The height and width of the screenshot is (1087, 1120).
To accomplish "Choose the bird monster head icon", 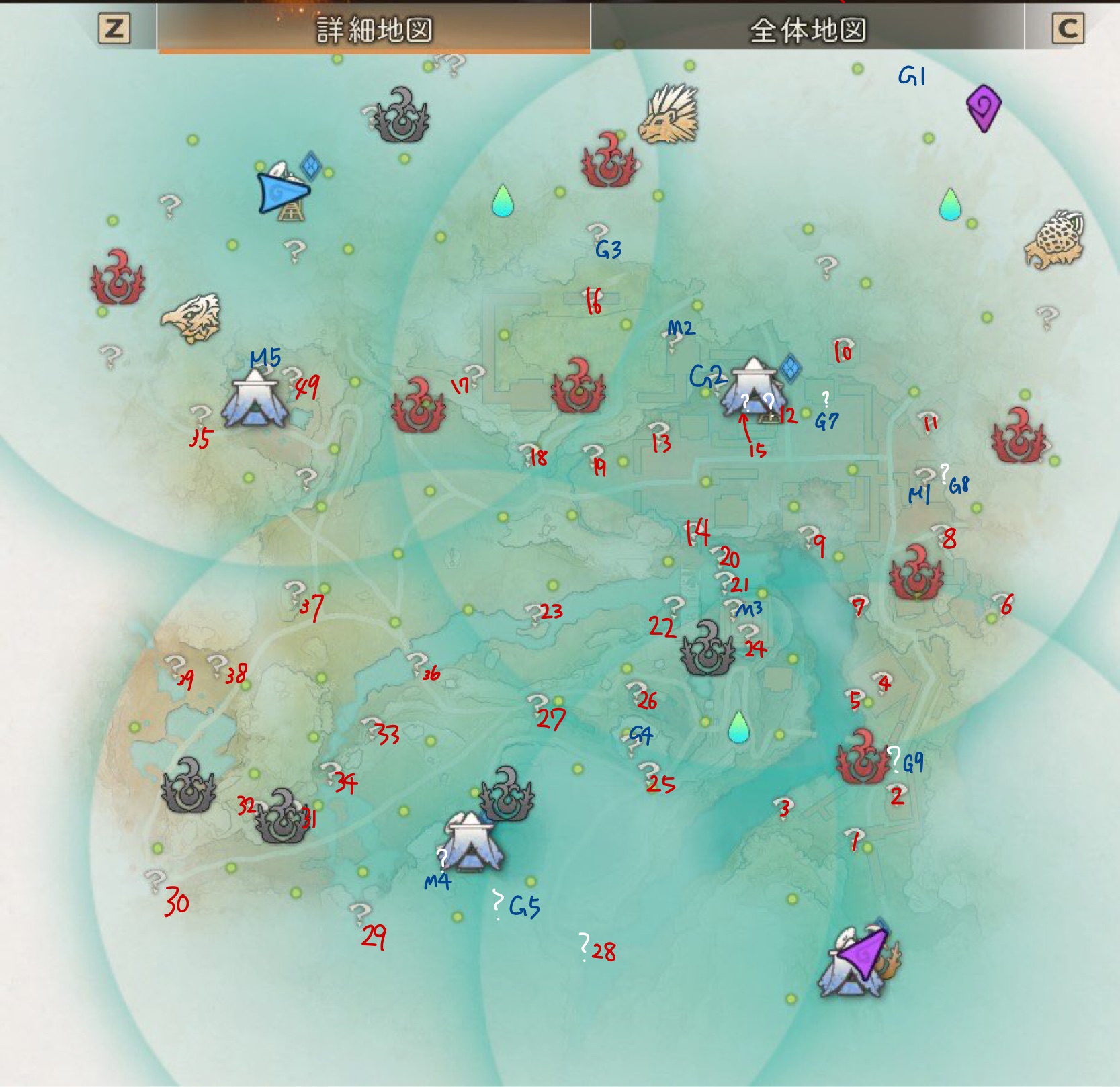I will [x=191, y=317].
